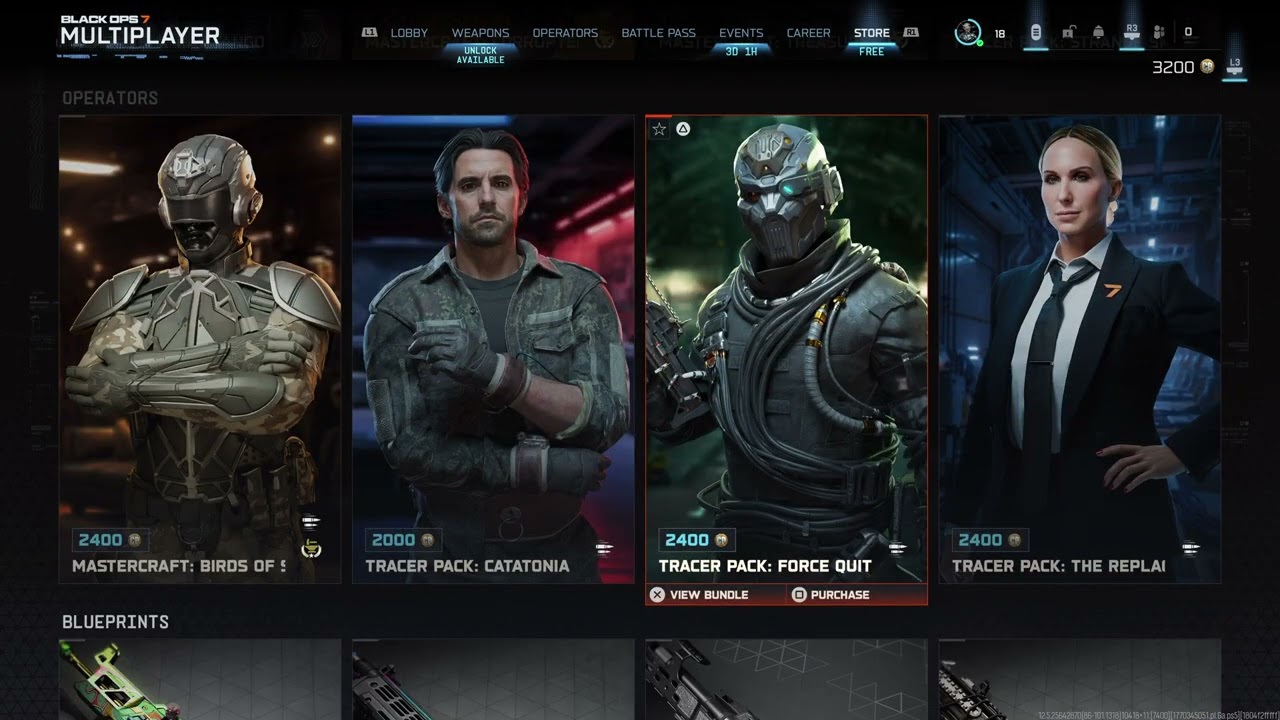
Task: Open the padlock unlock icon
Action: click(x=1068, y=33)
